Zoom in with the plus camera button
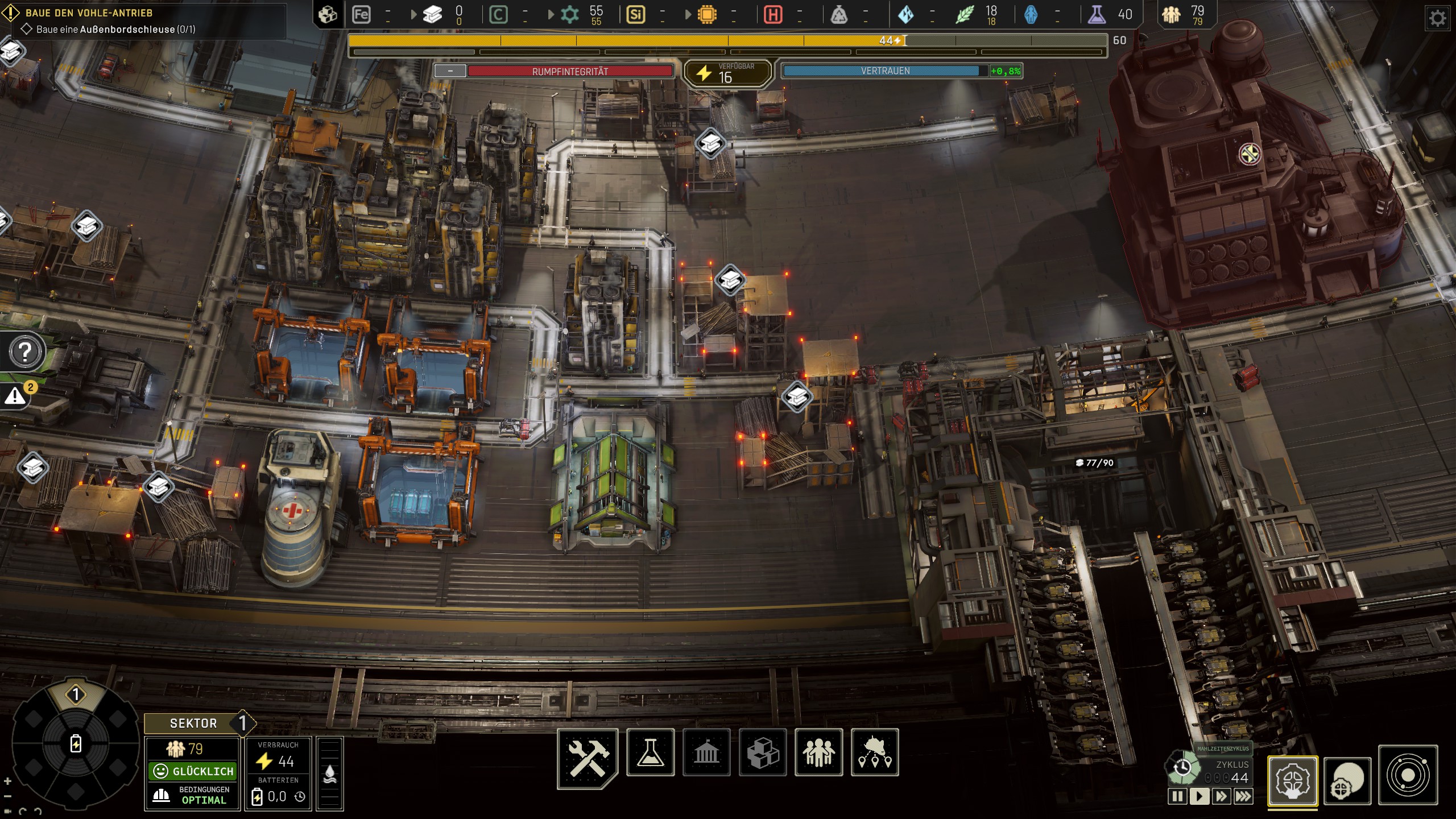Image resolution: width=1456 pixels, height=819 pixels. 7,781
